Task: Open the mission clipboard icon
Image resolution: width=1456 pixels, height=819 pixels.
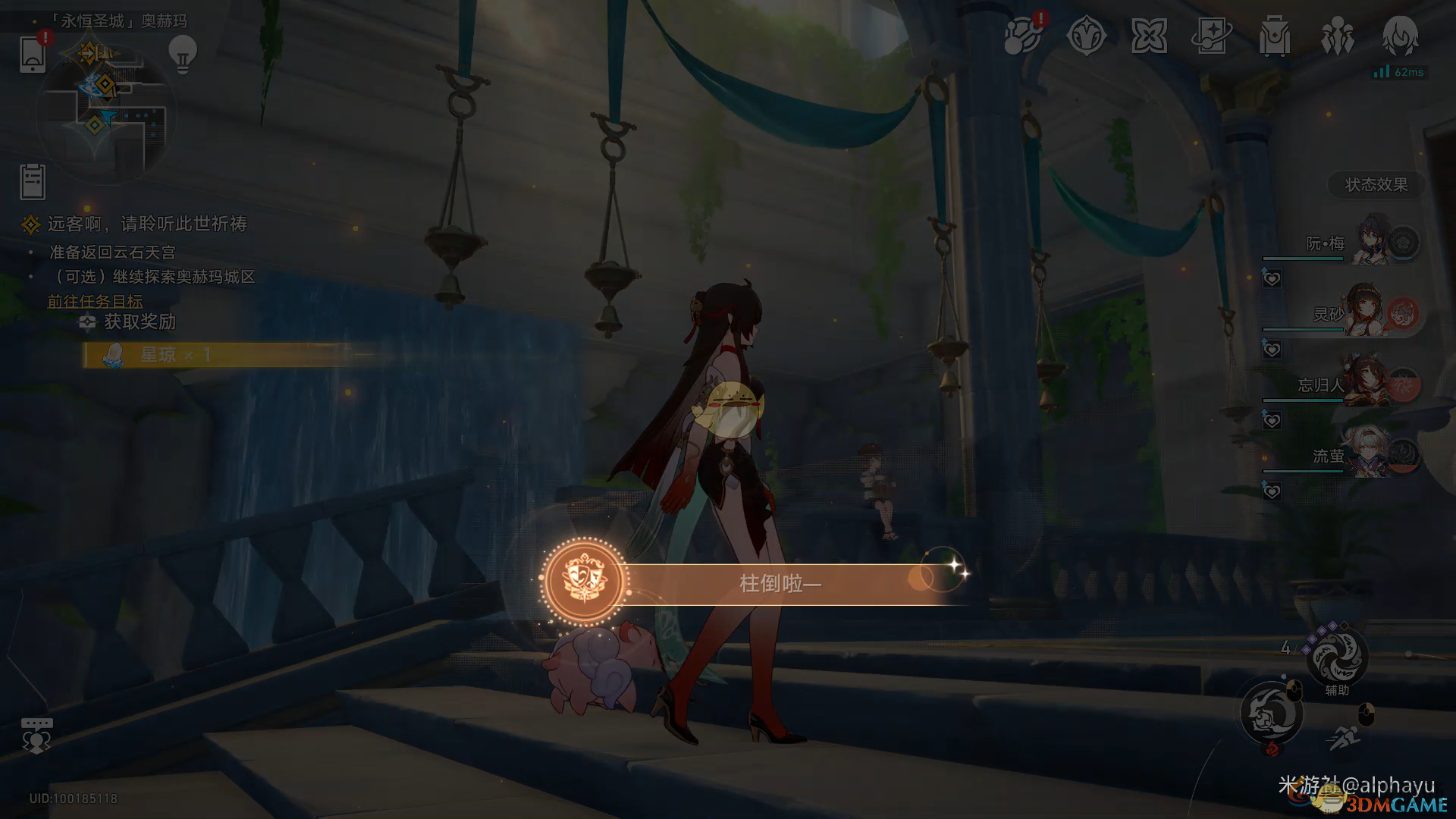Action: click(33, 181)
